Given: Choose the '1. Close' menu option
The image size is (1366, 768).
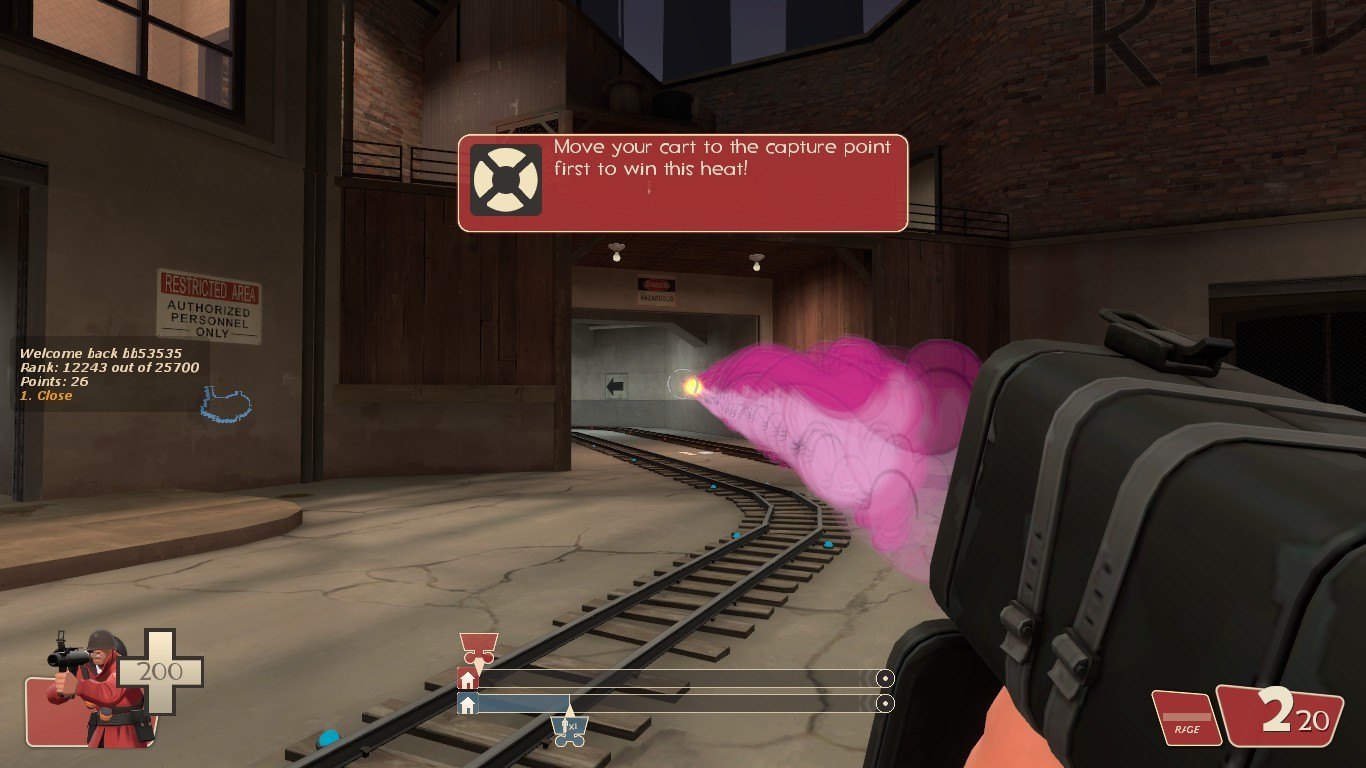Looking at the screenshot, I should click(x=46, y=396).
